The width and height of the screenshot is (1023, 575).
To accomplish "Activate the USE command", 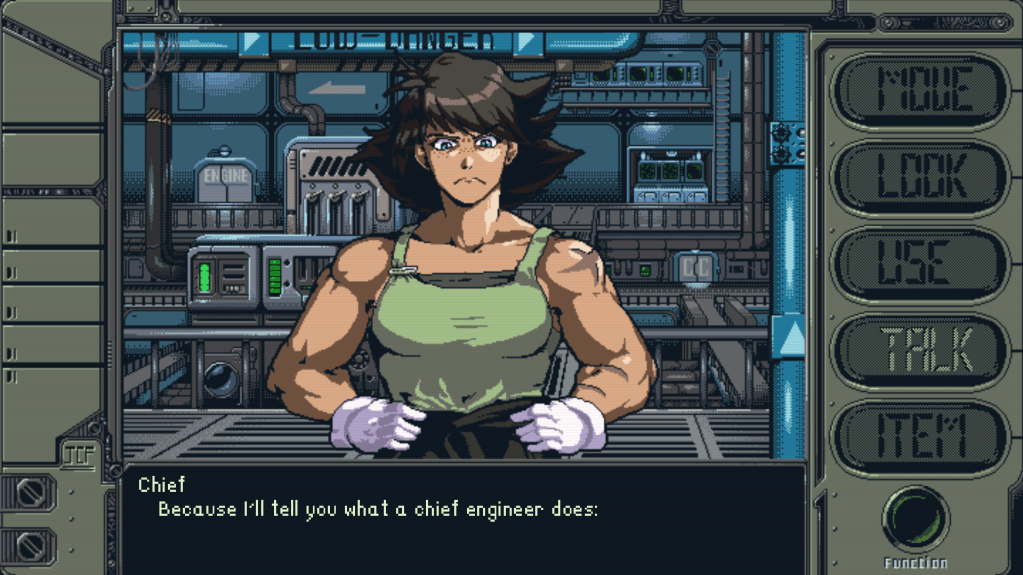I will click(921, 263).
